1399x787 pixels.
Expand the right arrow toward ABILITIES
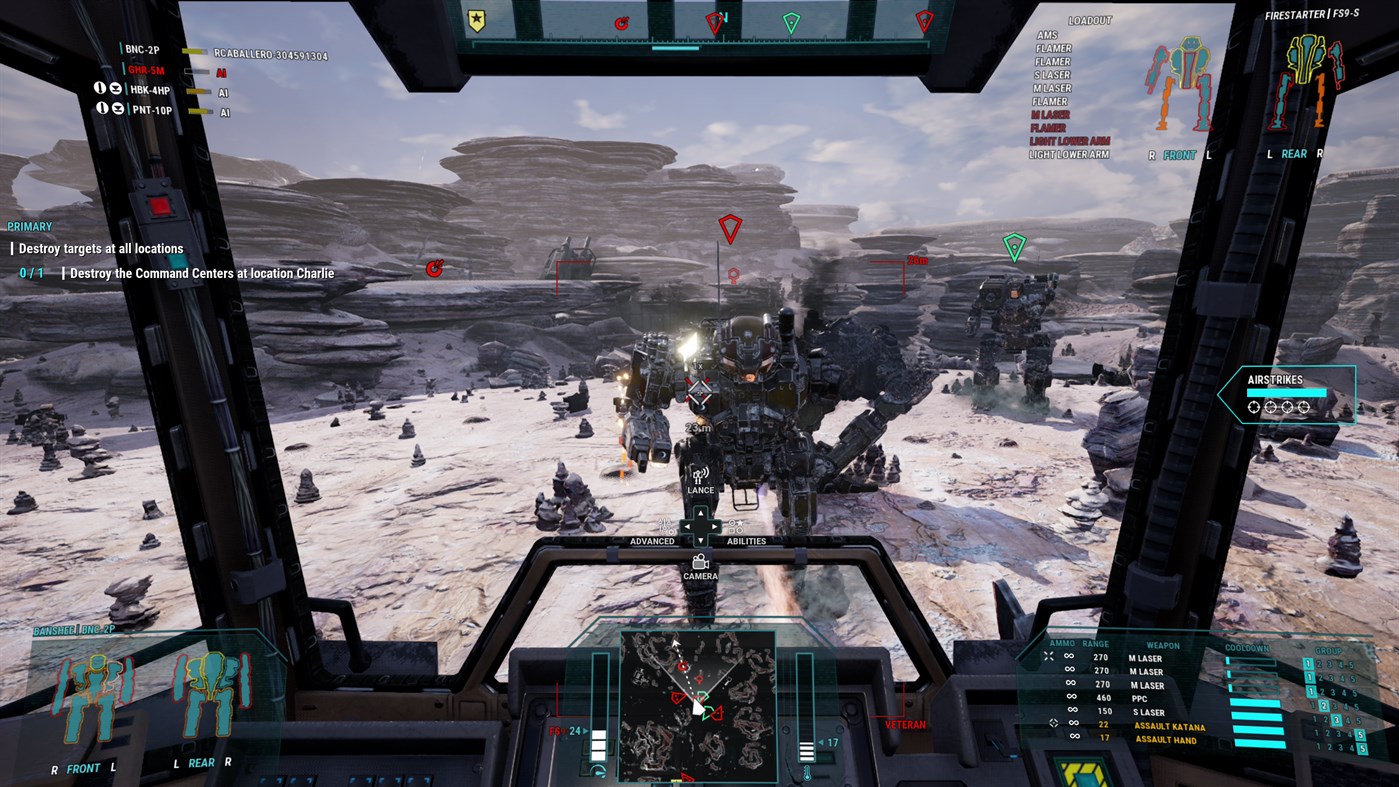(713, 525)
